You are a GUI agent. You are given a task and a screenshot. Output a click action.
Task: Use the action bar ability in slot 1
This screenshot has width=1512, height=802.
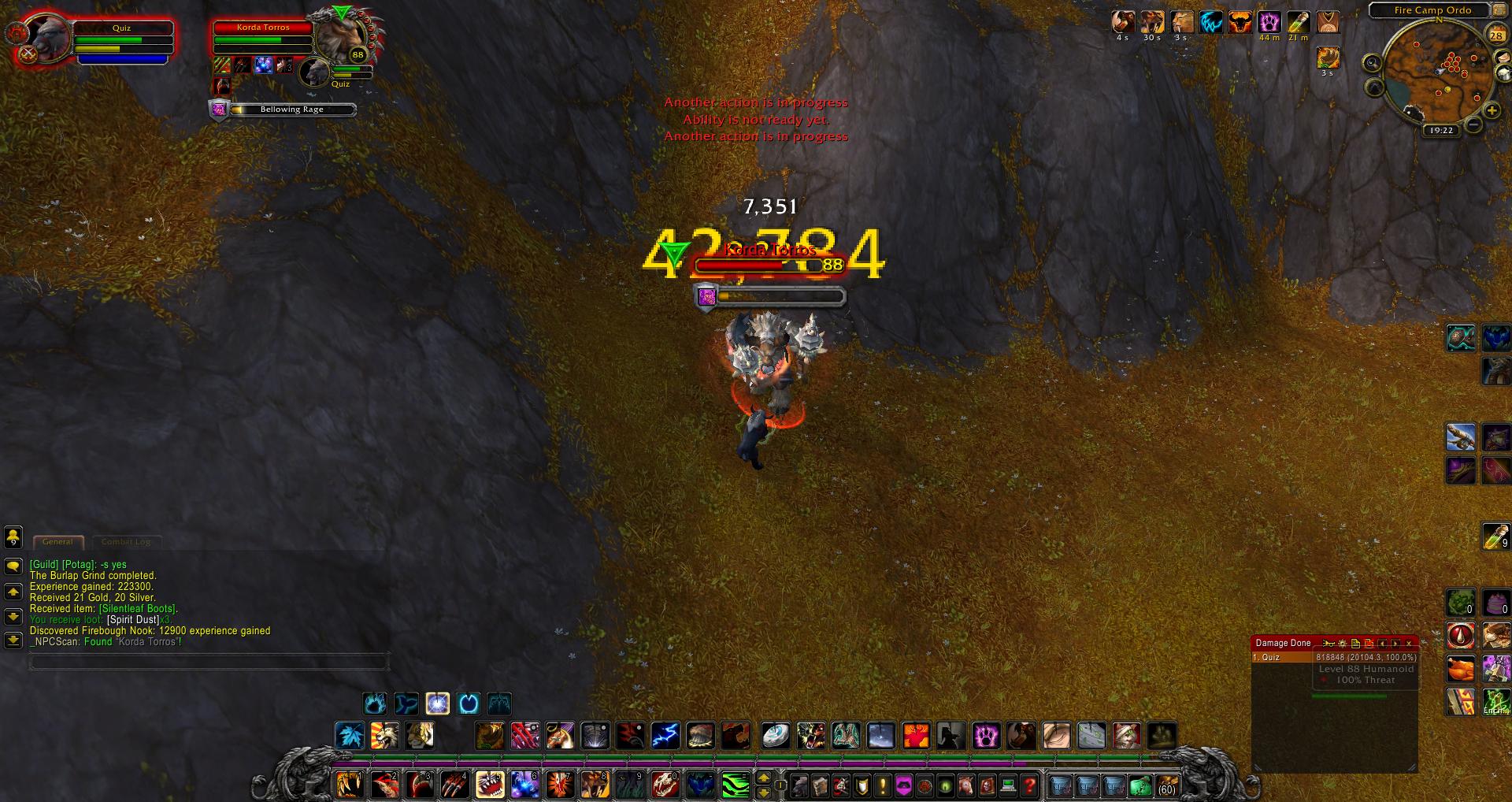[x=348, y=785]
